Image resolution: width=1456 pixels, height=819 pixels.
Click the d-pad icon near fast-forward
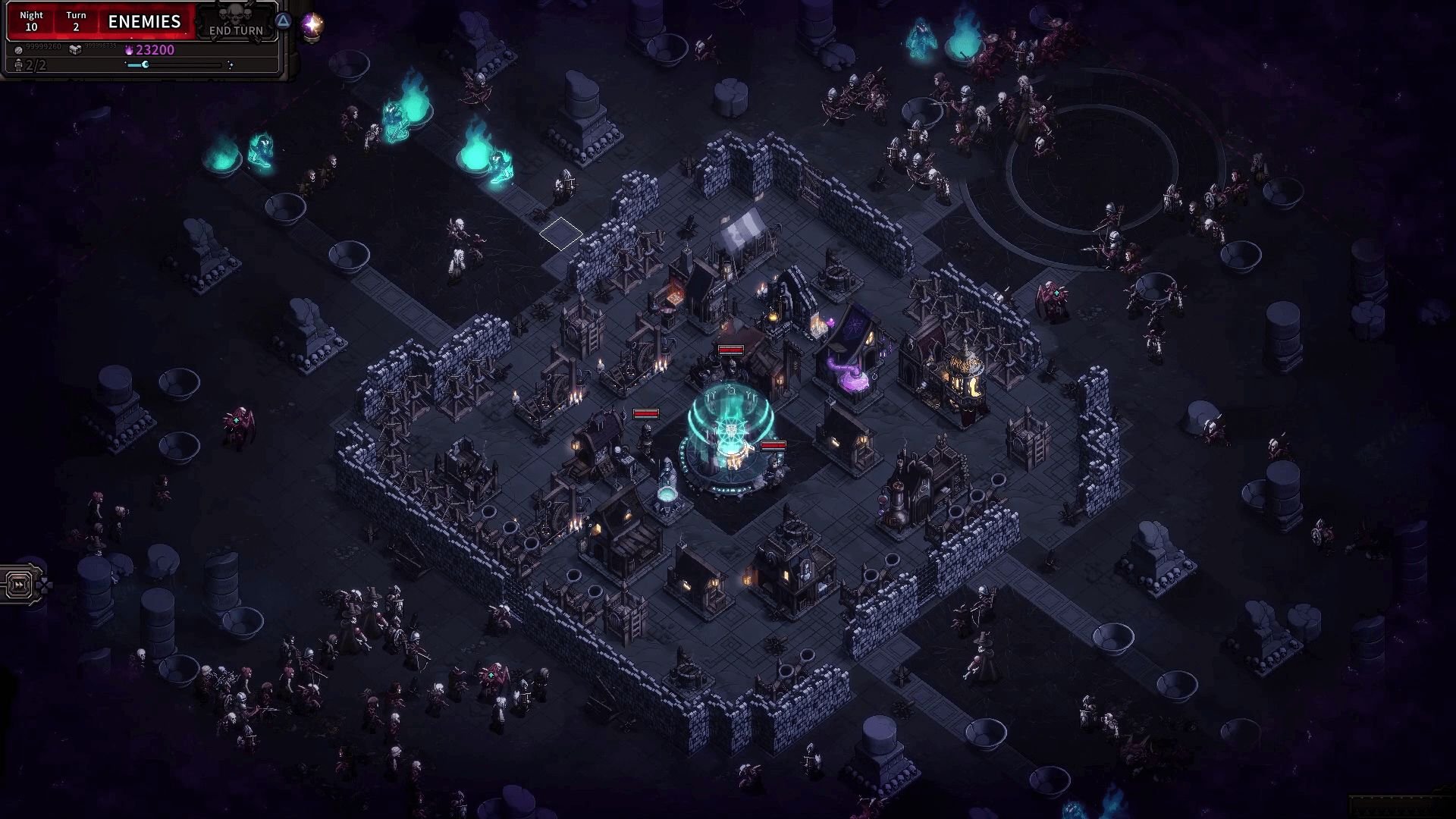(x=44, y=585)
